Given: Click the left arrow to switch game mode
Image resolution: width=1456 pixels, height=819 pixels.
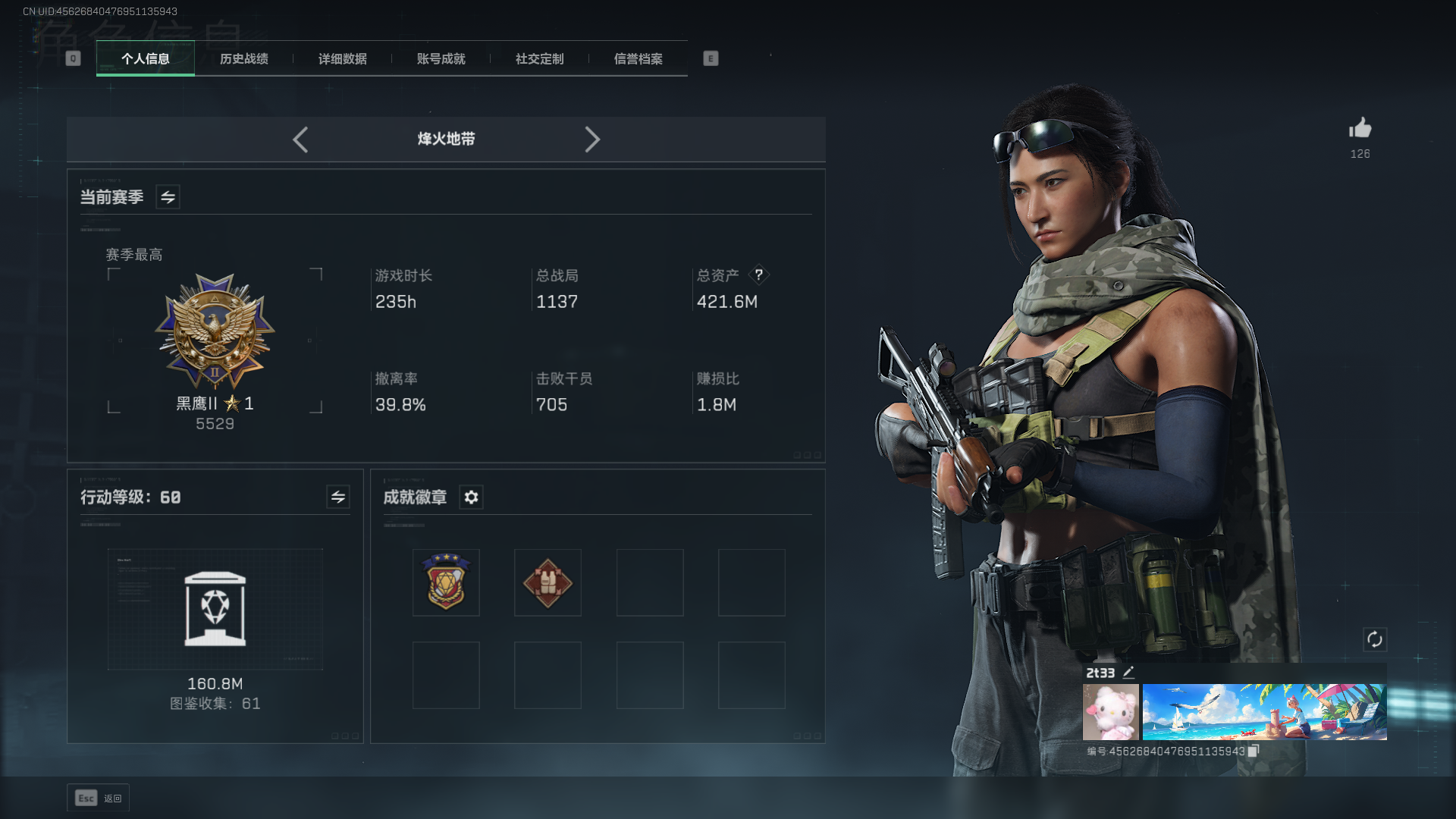Looking at the screenshot, I should [300, 140].
